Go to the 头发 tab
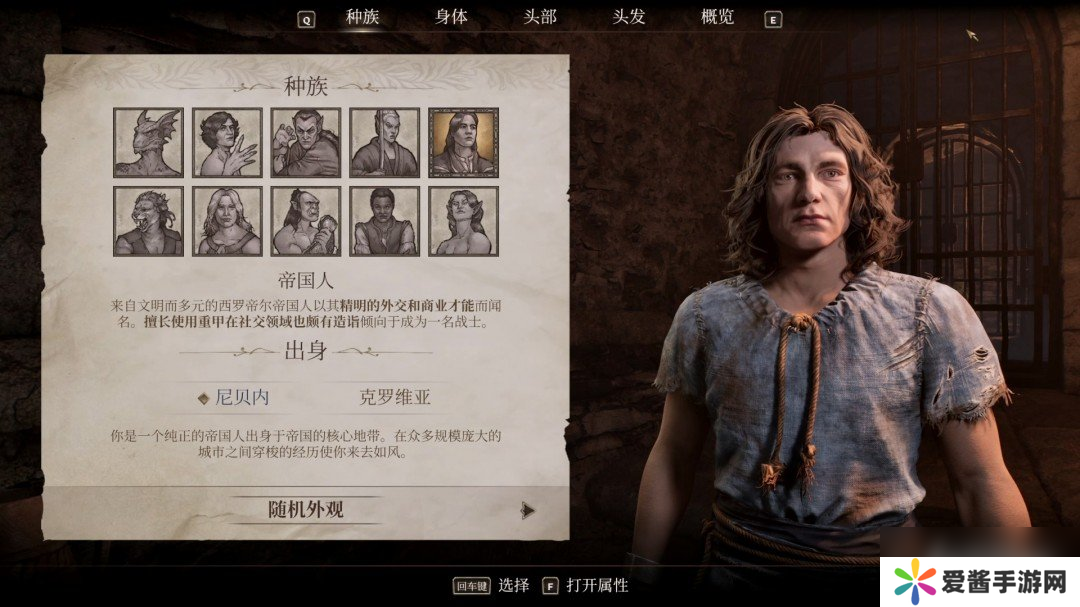The height and width of the screenshot is (607, 1080). (629, 17)
